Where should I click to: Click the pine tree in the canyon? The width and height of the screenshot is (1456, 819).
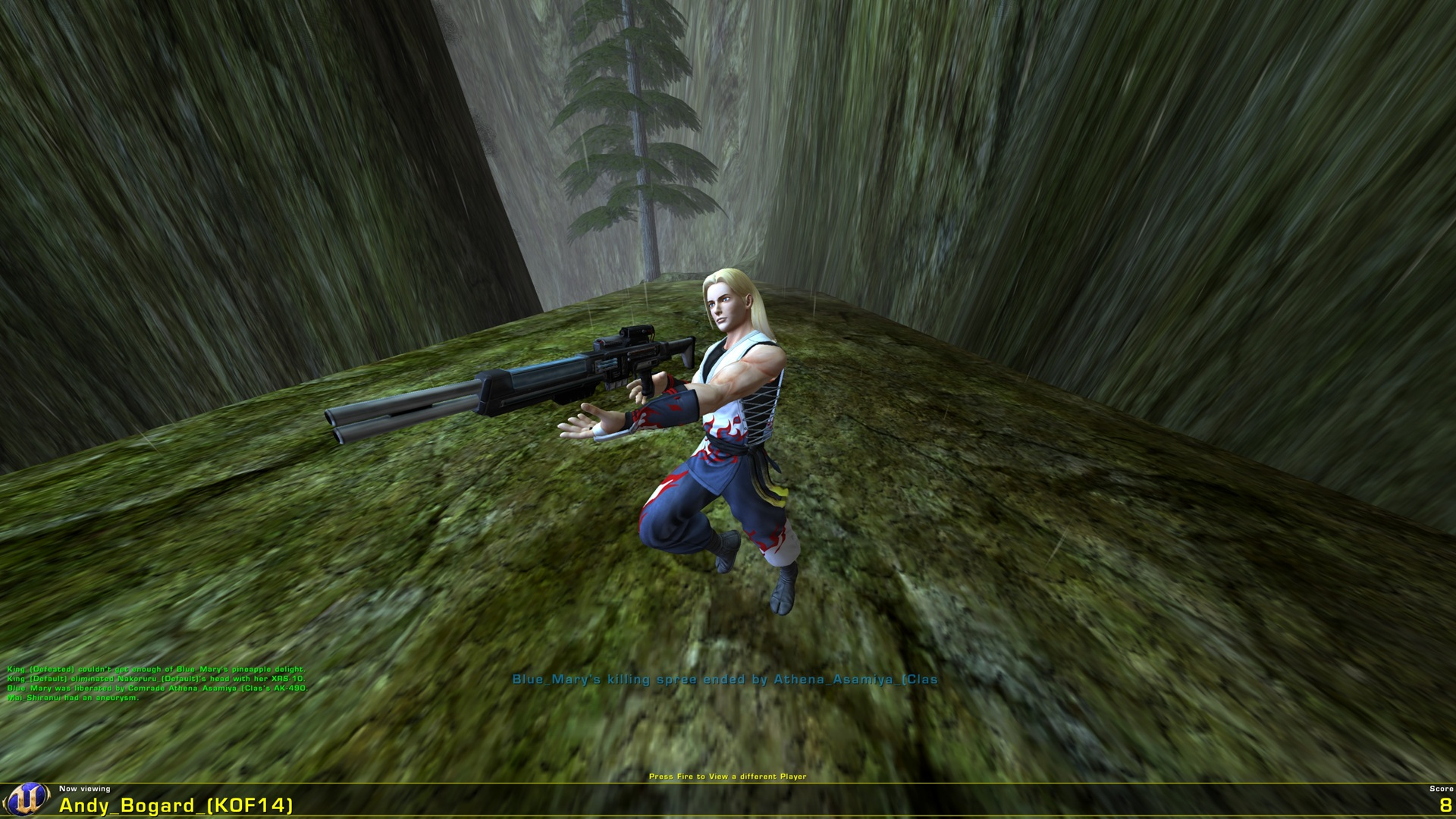click(x=637, y=136)
